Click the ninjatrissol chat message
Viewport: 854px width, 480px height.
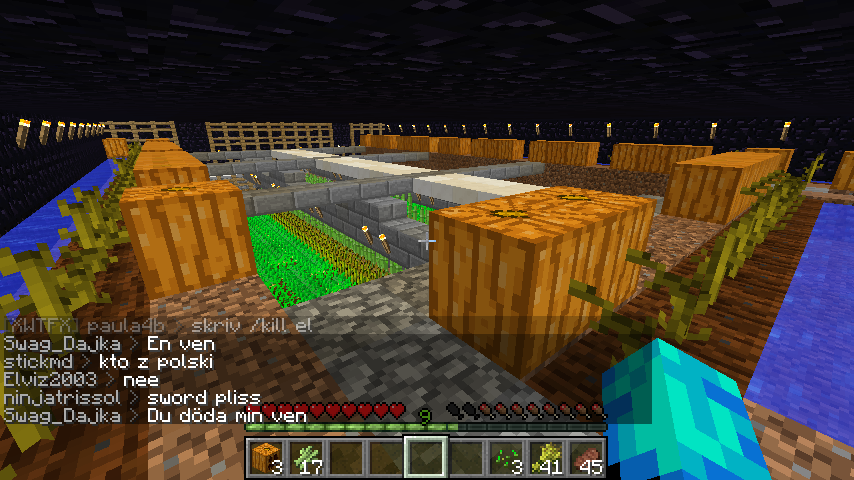(132, 397)
